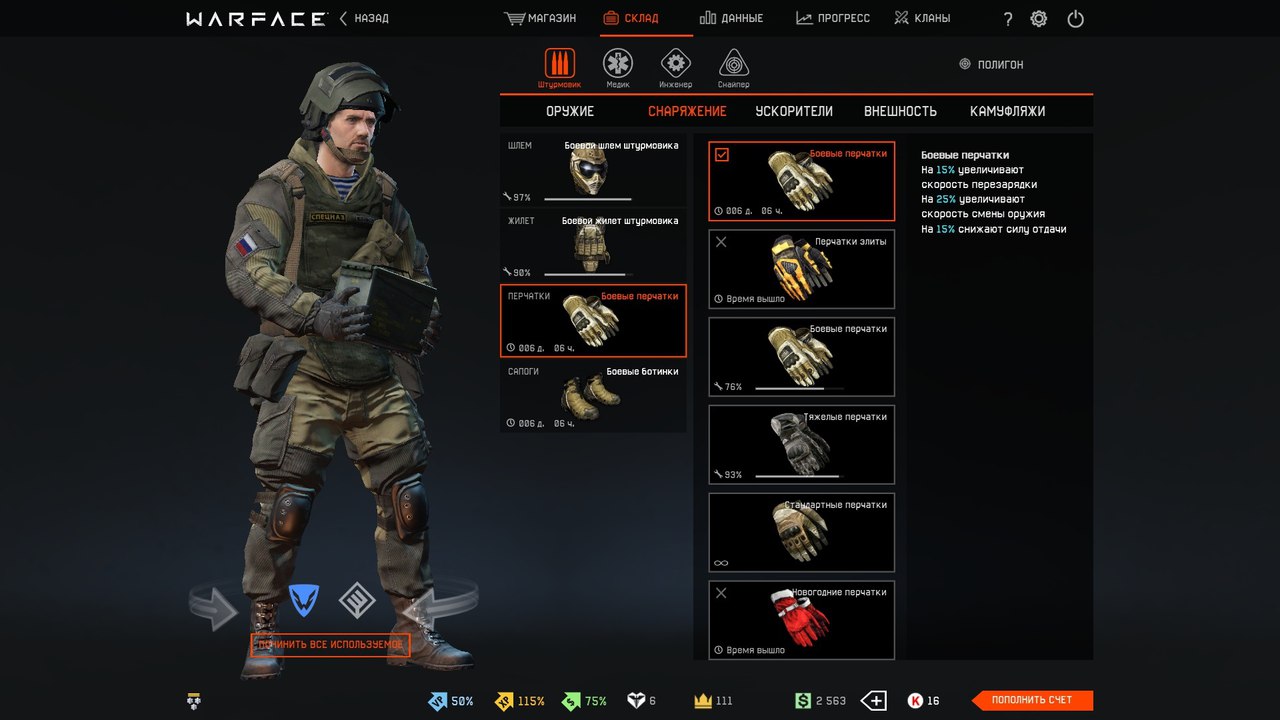This screenshot has width=1280, height=720.
Task: Click the Пополнить счет top-up button
Action: point(1032,700)
